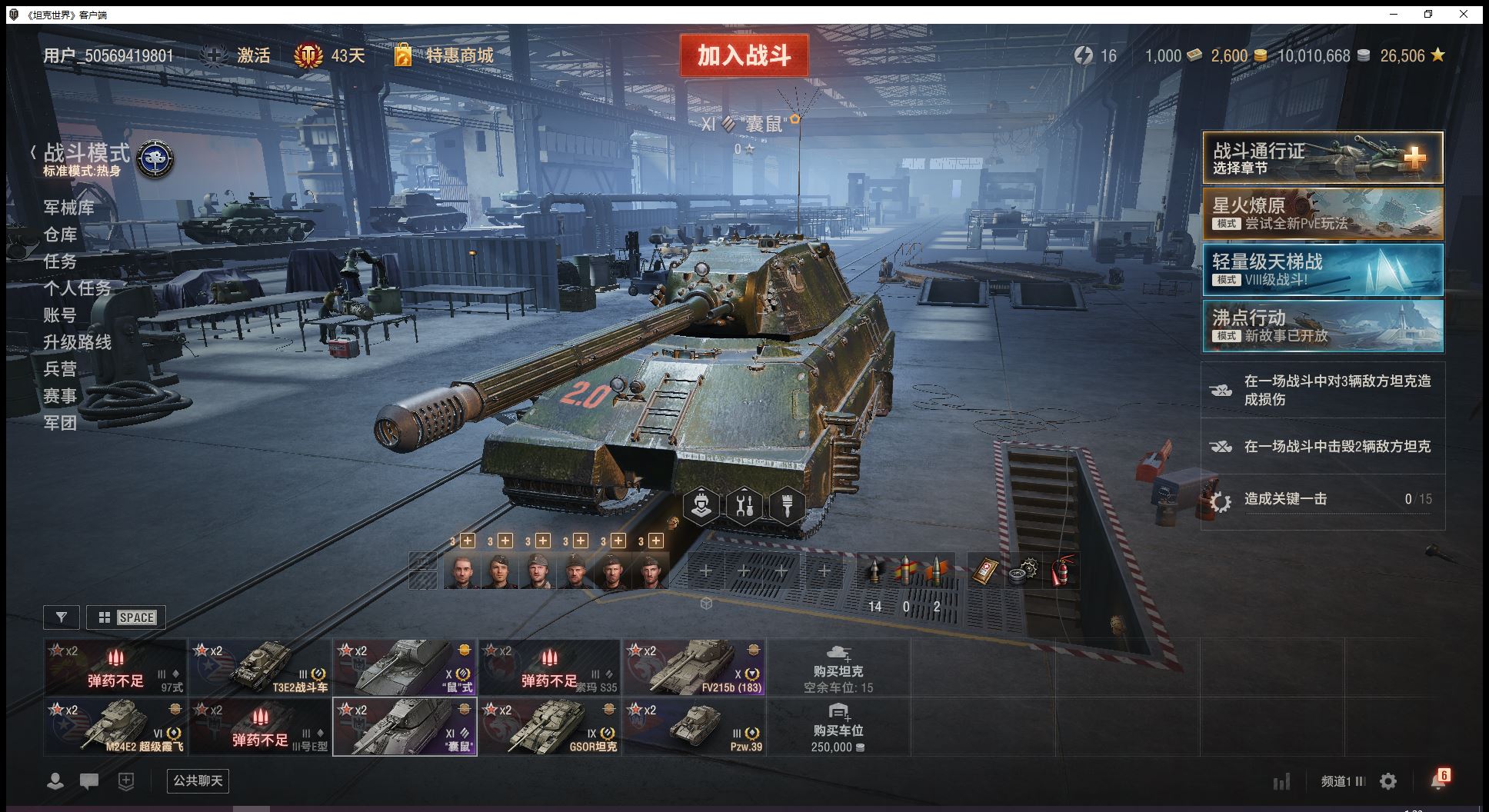Click the red 加入战斗 battle button
Screen dimensions: 1489x812
click(x=744, y=55)
